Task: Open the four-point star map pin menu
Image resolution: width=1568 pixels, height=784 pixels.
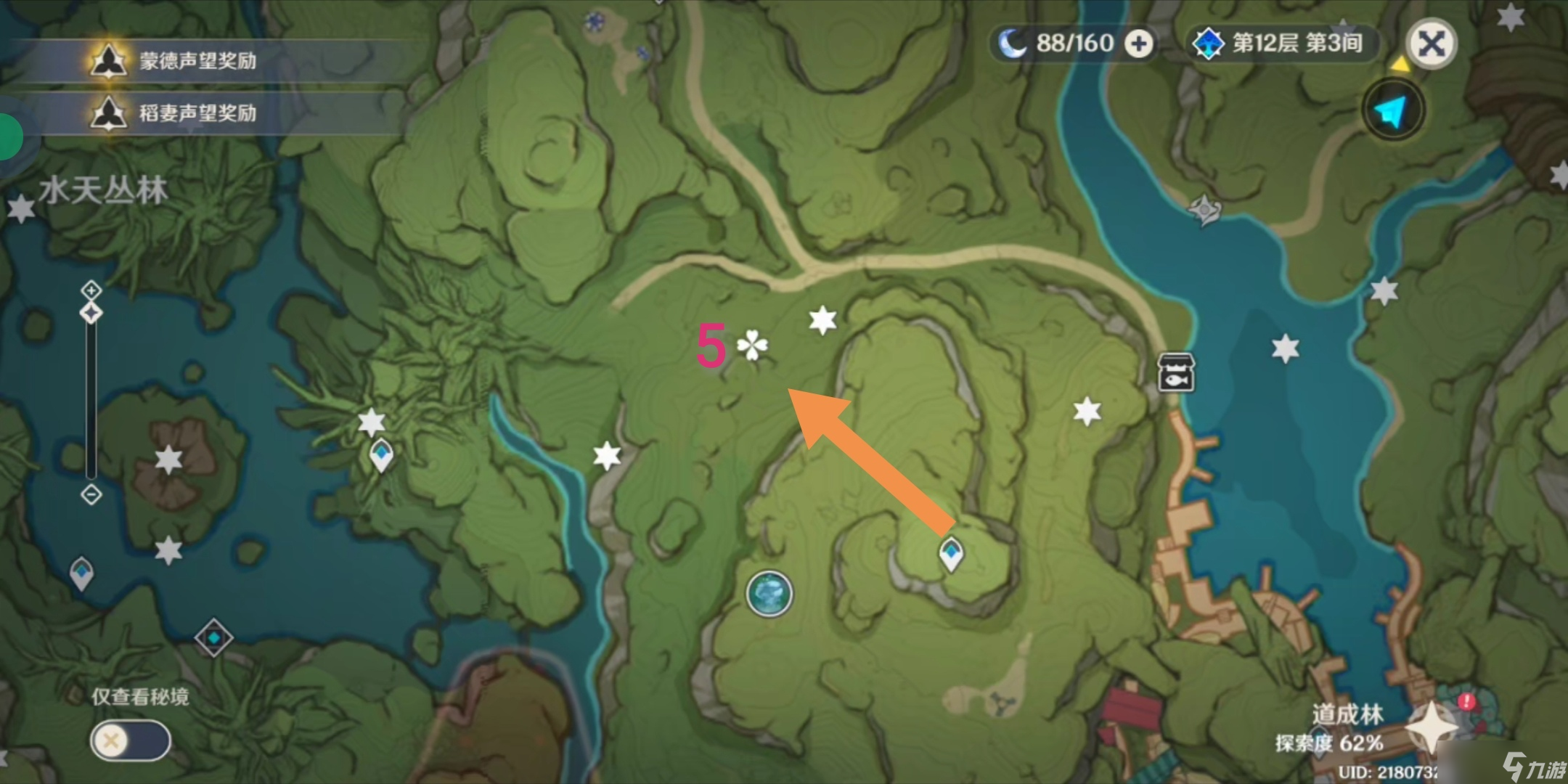Action: tap(1430, 726)
